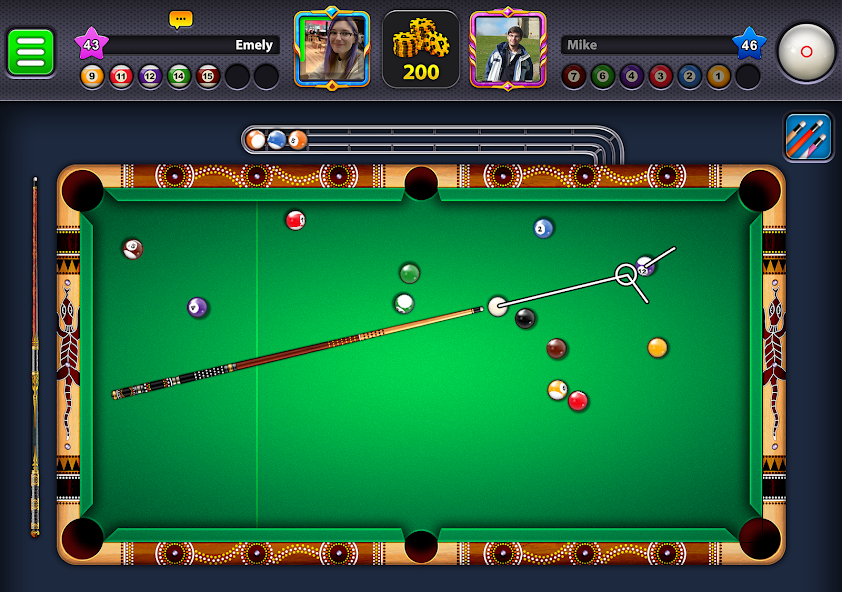
Task: Tap the 200 coin pot icon
Action: [x=421, y=49]
